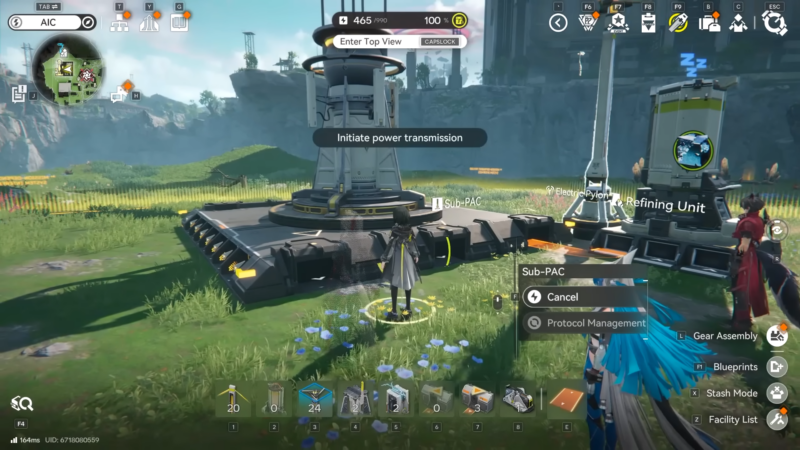
Task: Open Gear Assembly
Action: click(x=777, y=336)
